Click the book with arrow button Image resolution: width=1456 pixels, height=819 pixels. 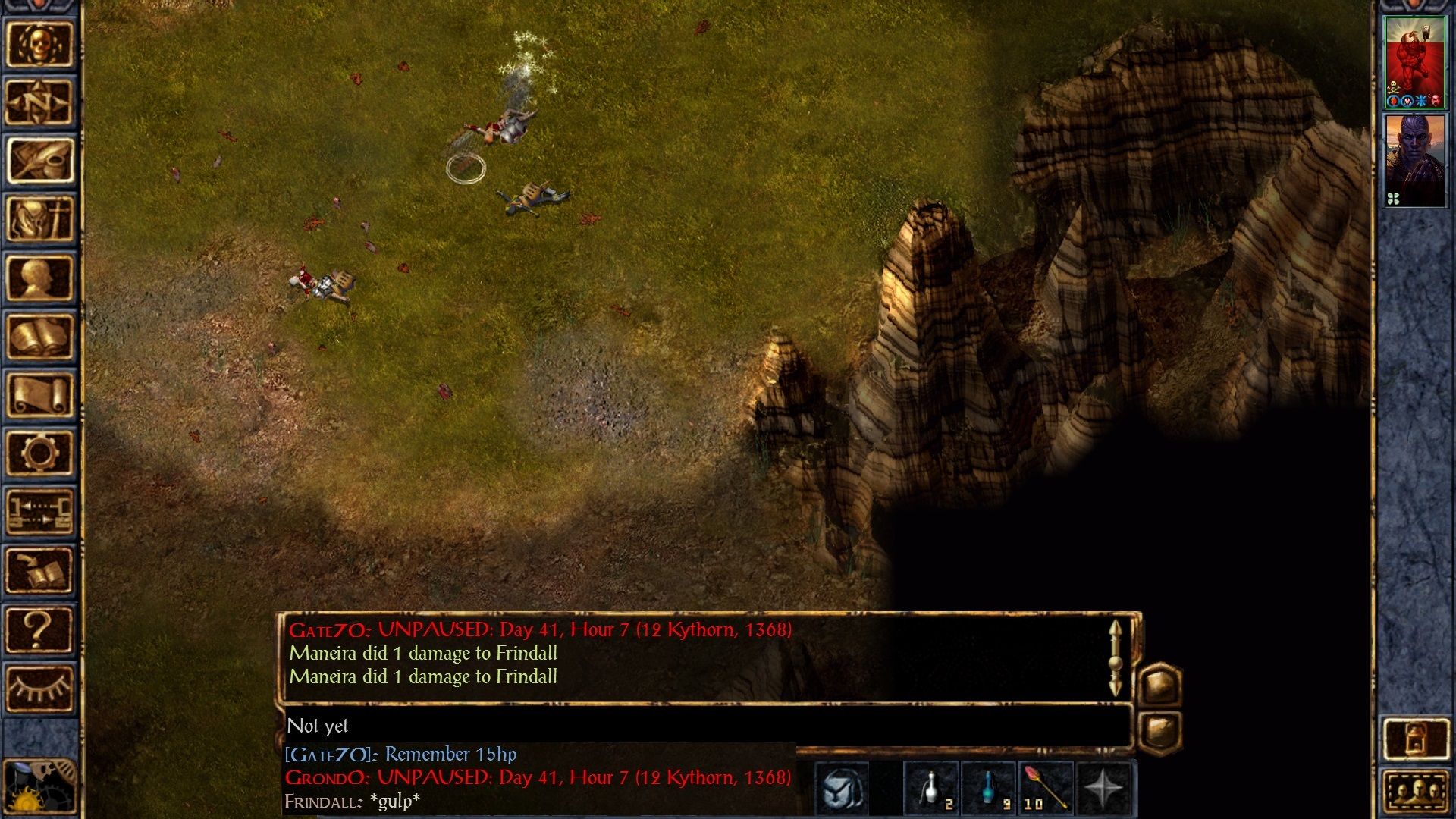click(39, 570)
